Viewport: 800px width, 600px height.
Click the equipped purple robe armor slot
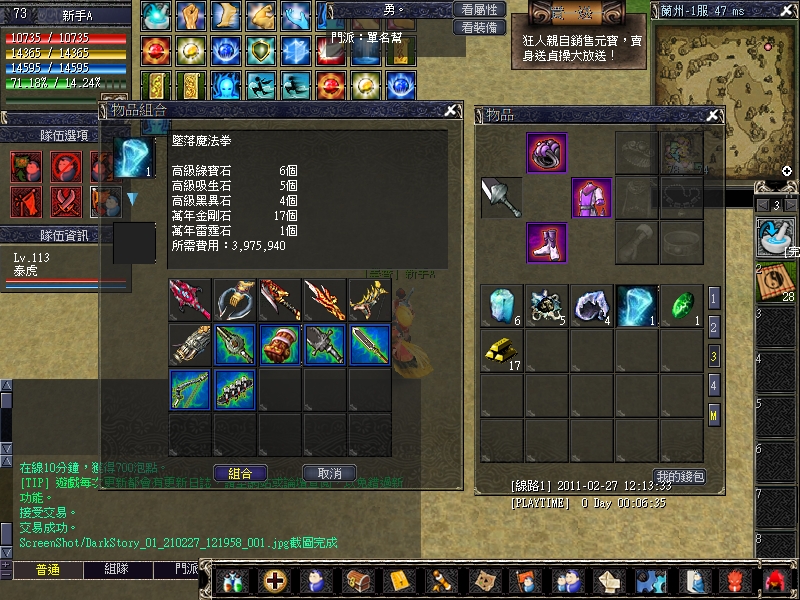(x=591, y=198)
